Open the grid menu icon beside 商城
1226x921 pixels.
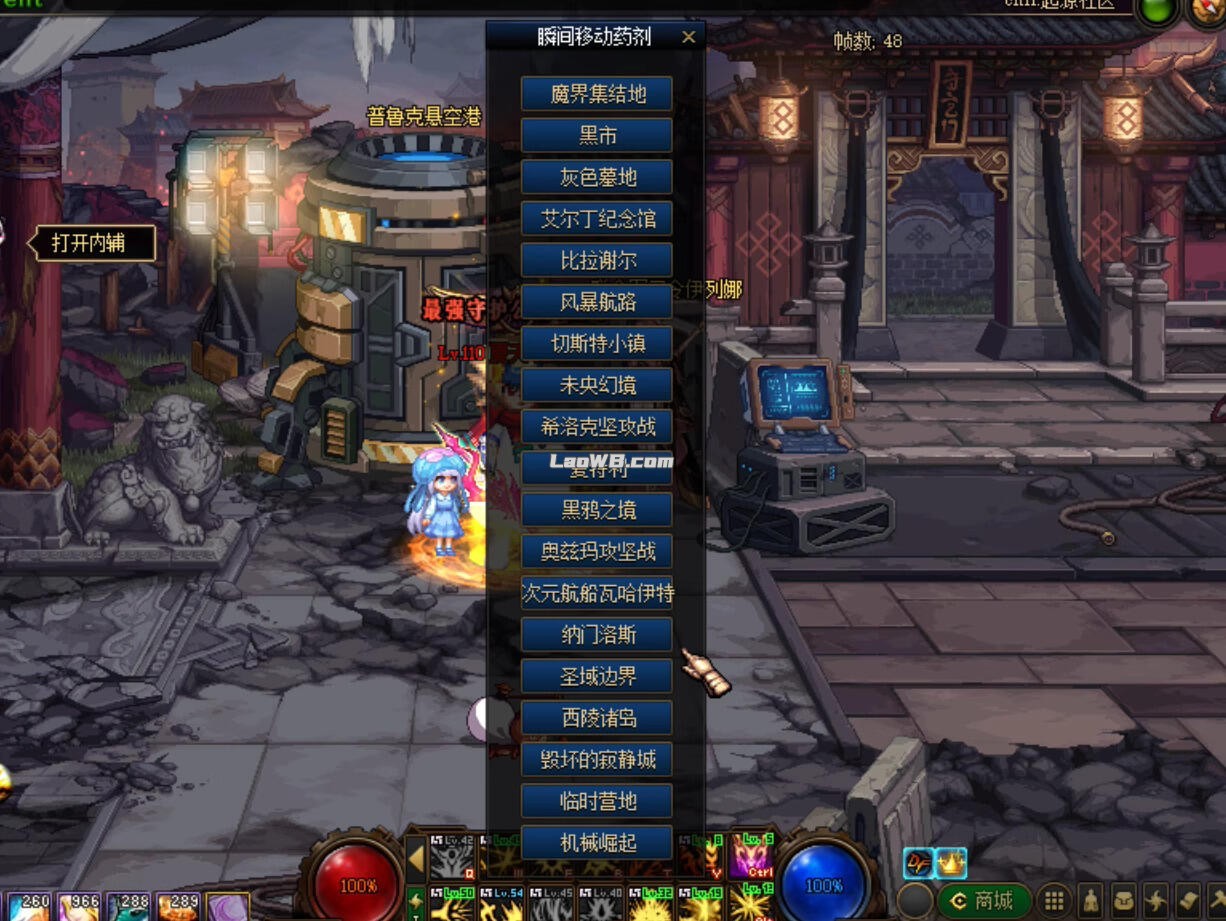(1053, 900)
